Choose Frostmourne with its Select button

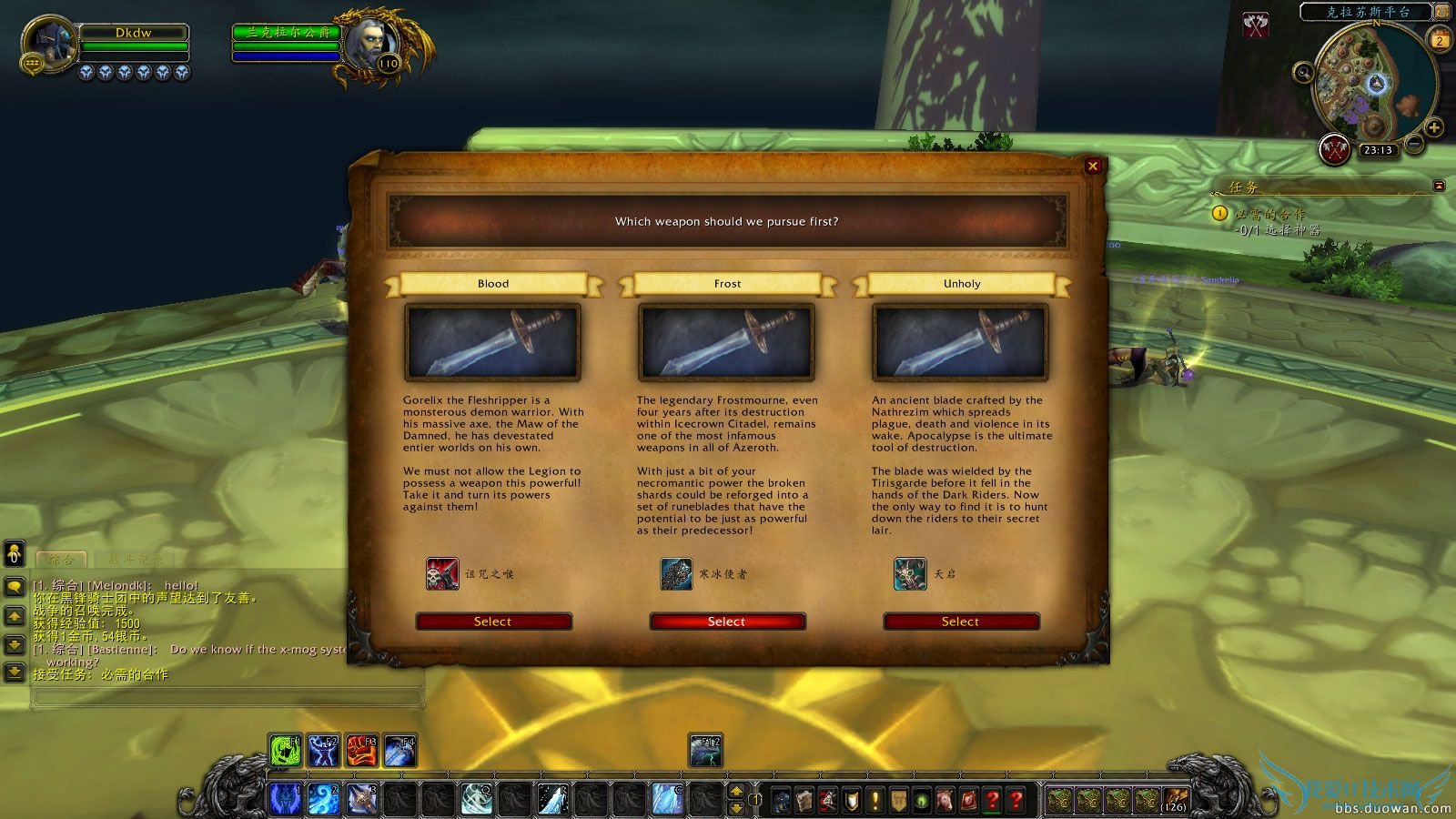click(x=726, y=622)
